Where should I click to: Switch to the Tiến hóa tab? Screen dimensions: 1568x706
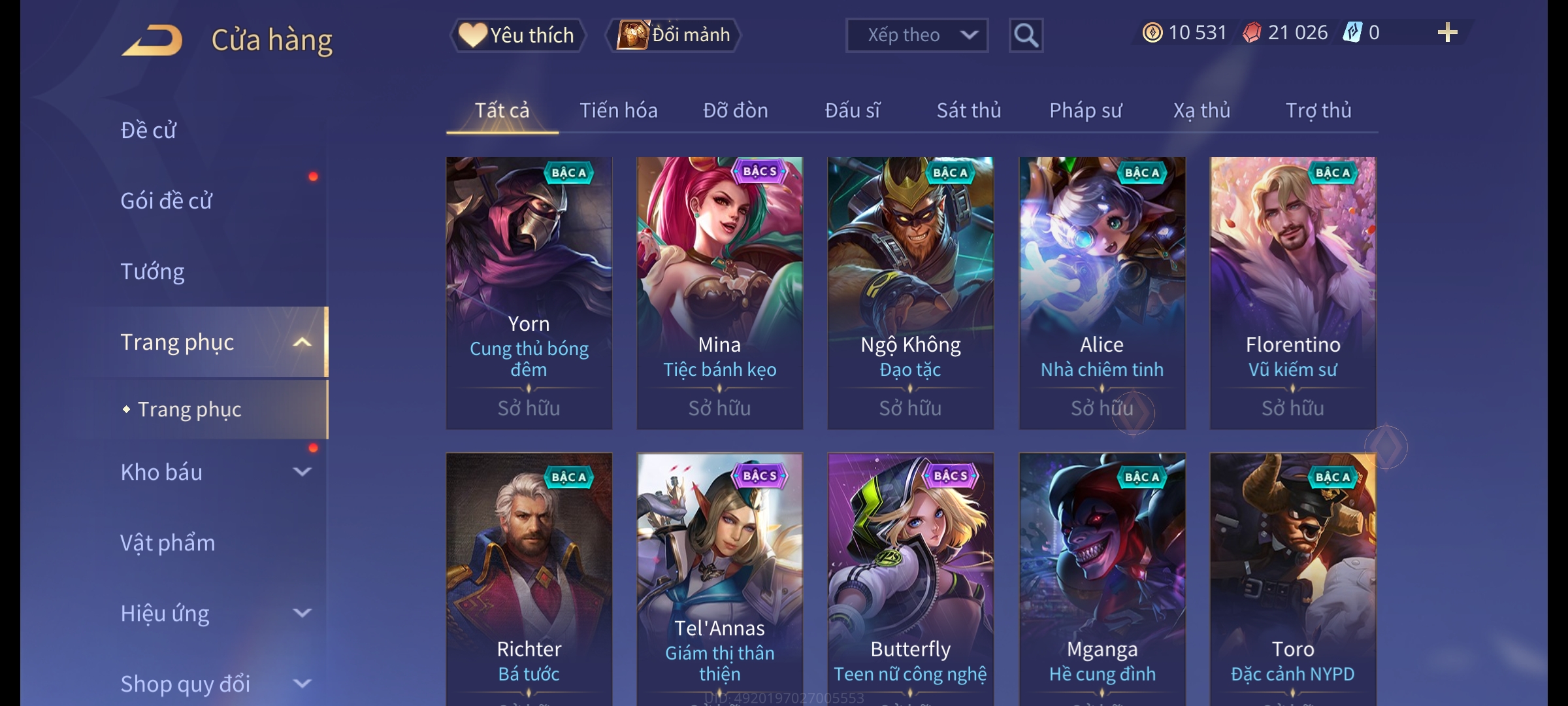pos(618,110)
